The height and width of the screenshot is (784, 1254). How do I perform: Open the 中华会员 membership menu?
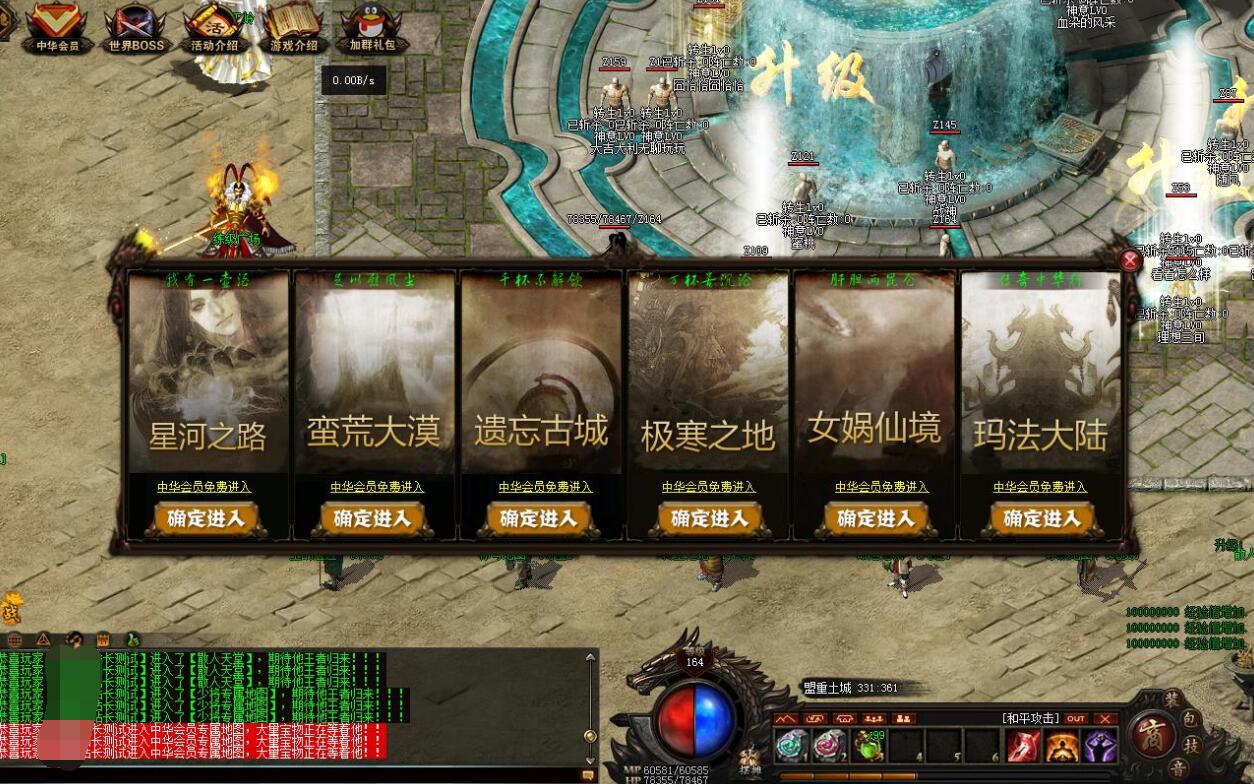(x=56, y=27)
